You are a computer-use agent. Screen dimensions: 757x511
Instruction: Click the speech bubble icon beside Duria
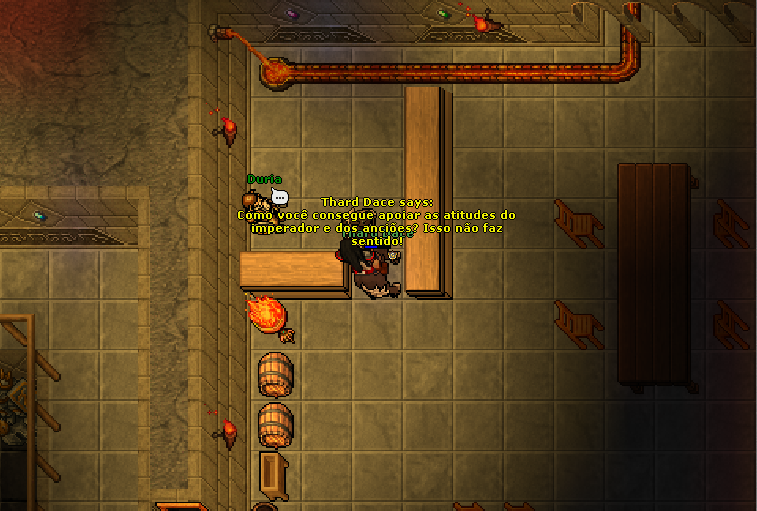pos(279,198)
